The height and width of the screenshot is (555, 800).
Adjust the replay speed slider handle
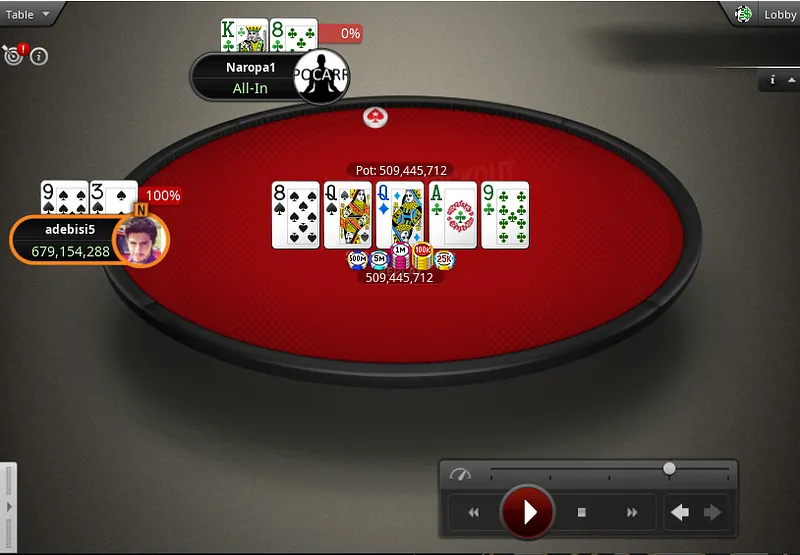(x=669, y=468)
